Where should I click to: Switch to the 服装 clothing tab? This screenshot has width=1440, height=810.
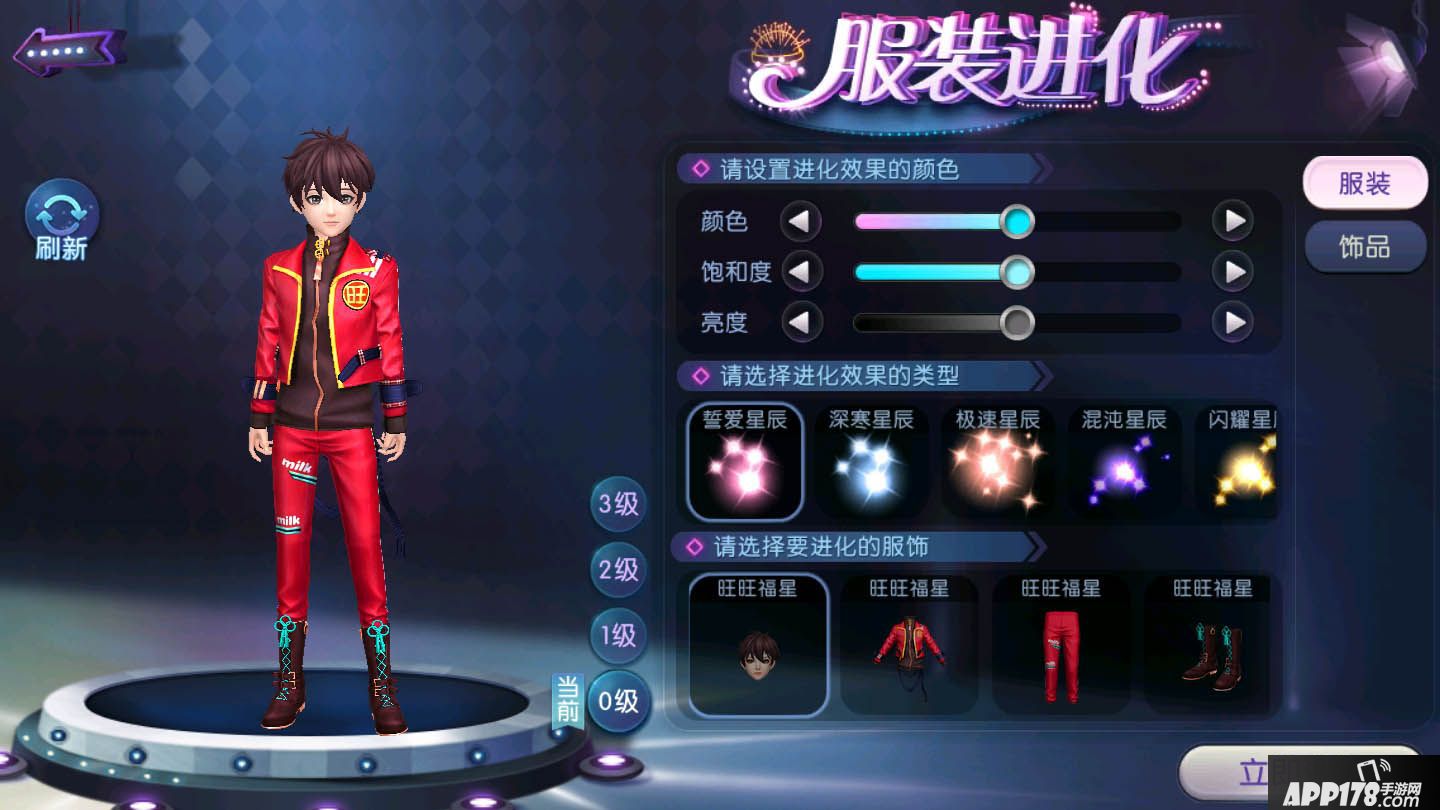(x=1365, y=184)
